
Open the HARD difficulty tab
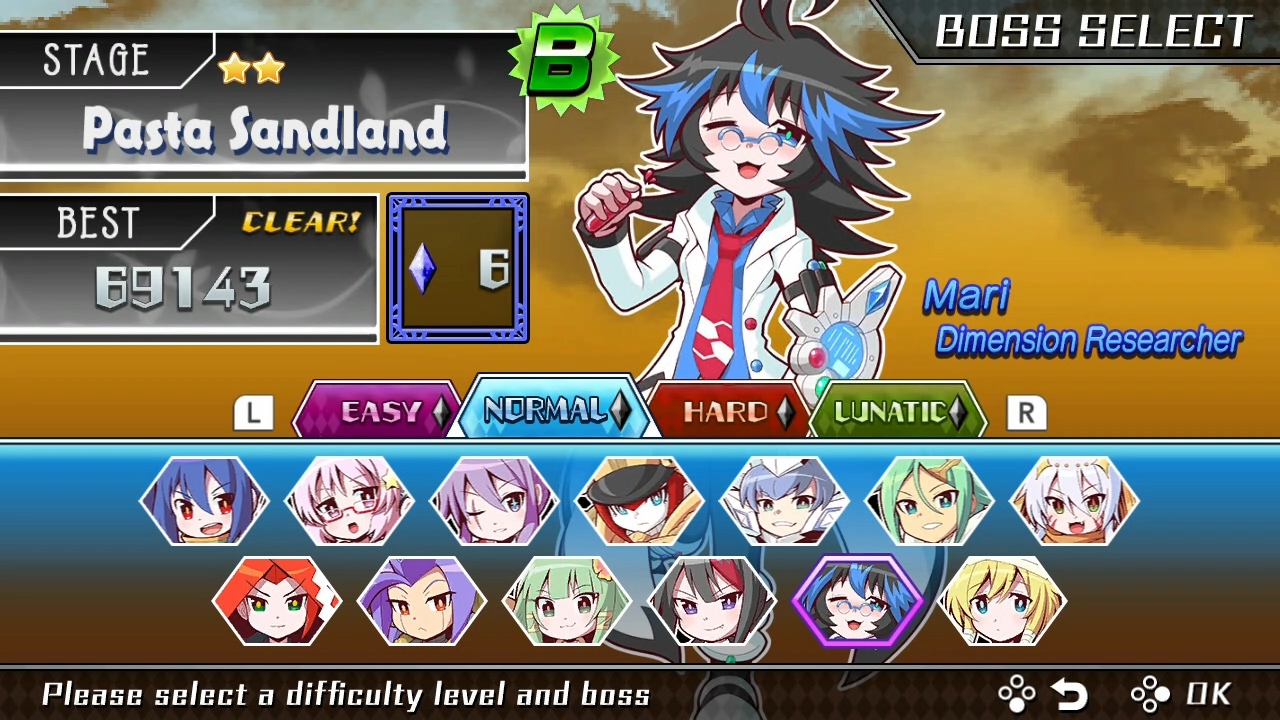coord(728,410)
